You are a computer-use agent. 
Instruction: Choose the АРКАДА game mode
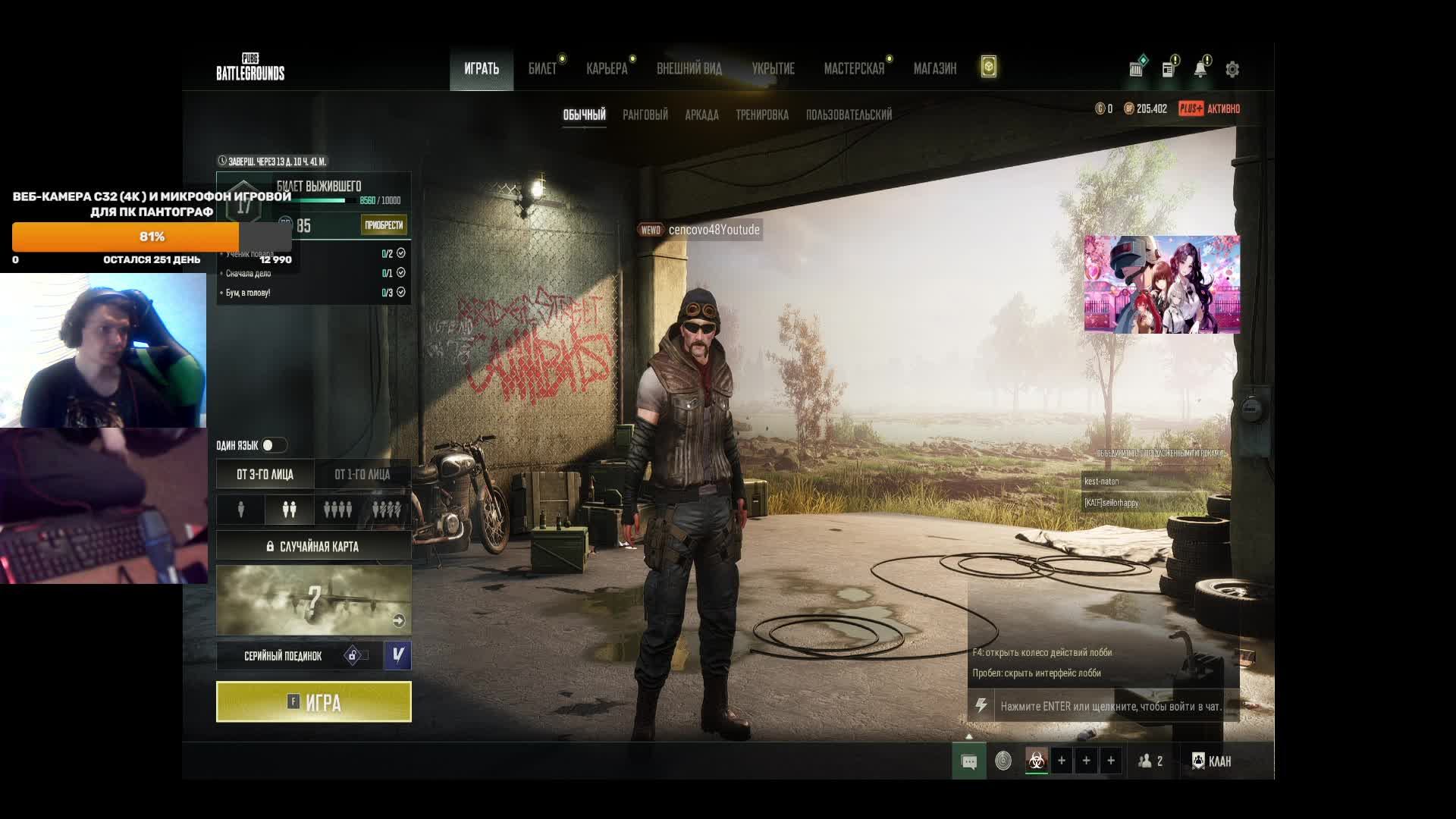click(x=701, y=115)
